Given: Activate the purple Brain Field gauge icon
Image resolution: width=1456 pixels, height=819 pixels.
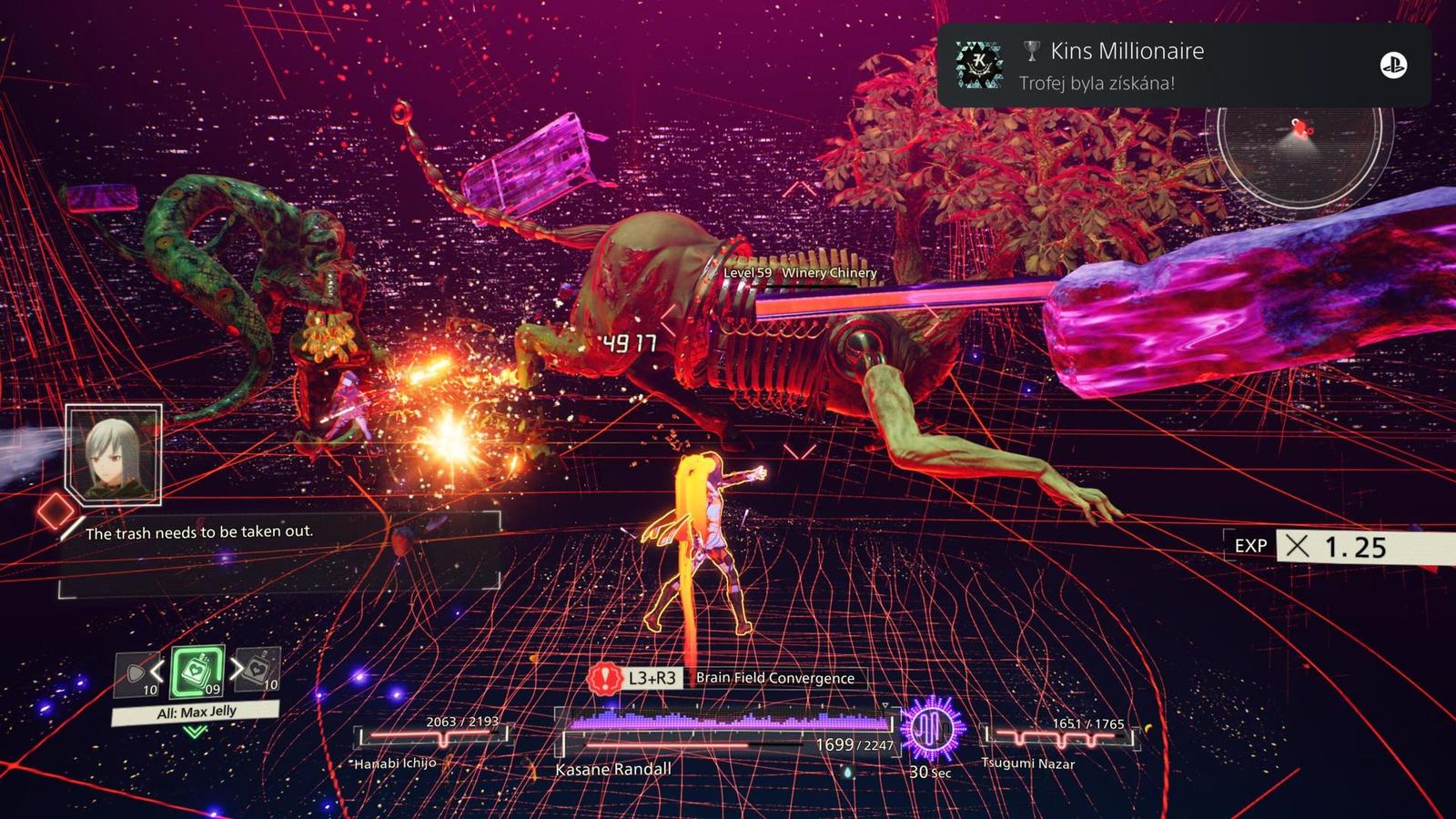Looking at the screenshot, I should point(930,730).
